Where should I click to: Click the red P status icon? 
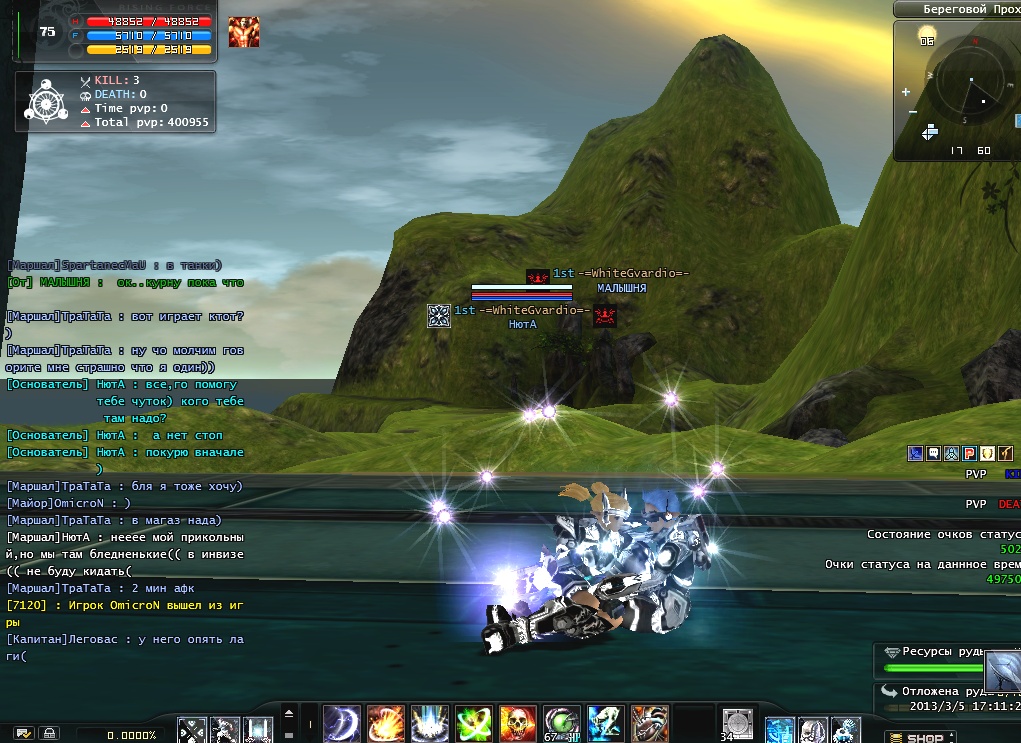[969, 453]
